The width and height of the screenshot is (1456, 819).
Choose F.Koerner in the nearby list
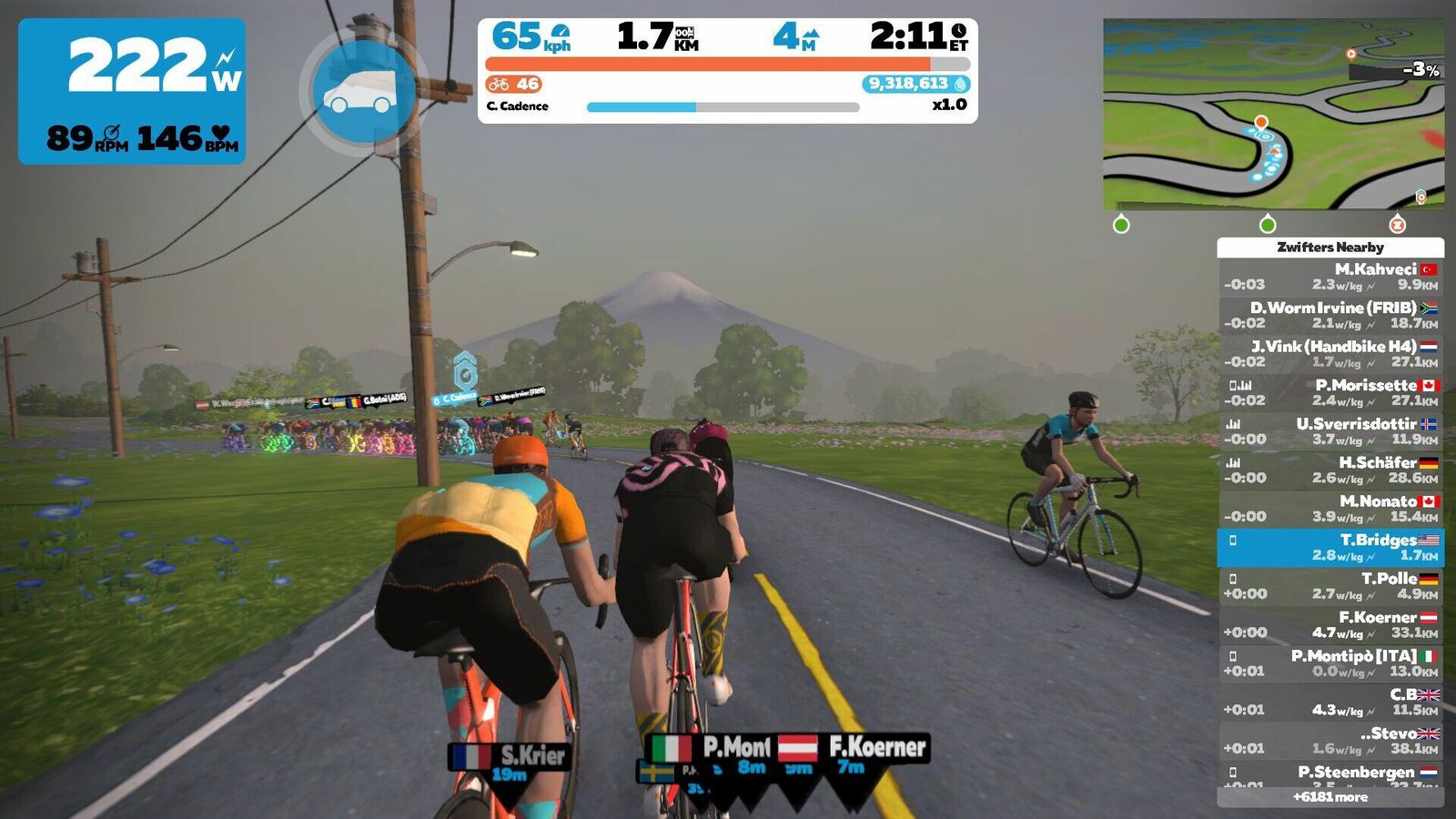point(1330,624)
